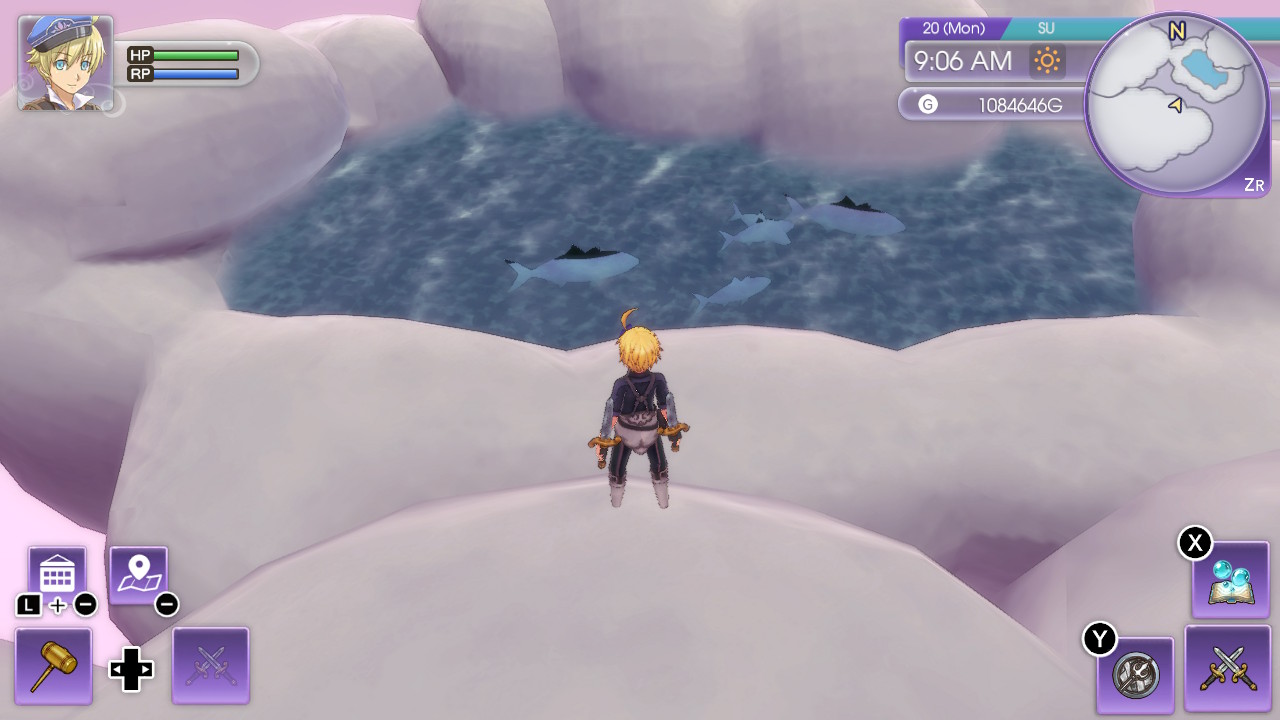Expand the minimap via the ZR label

point(1255,184)
